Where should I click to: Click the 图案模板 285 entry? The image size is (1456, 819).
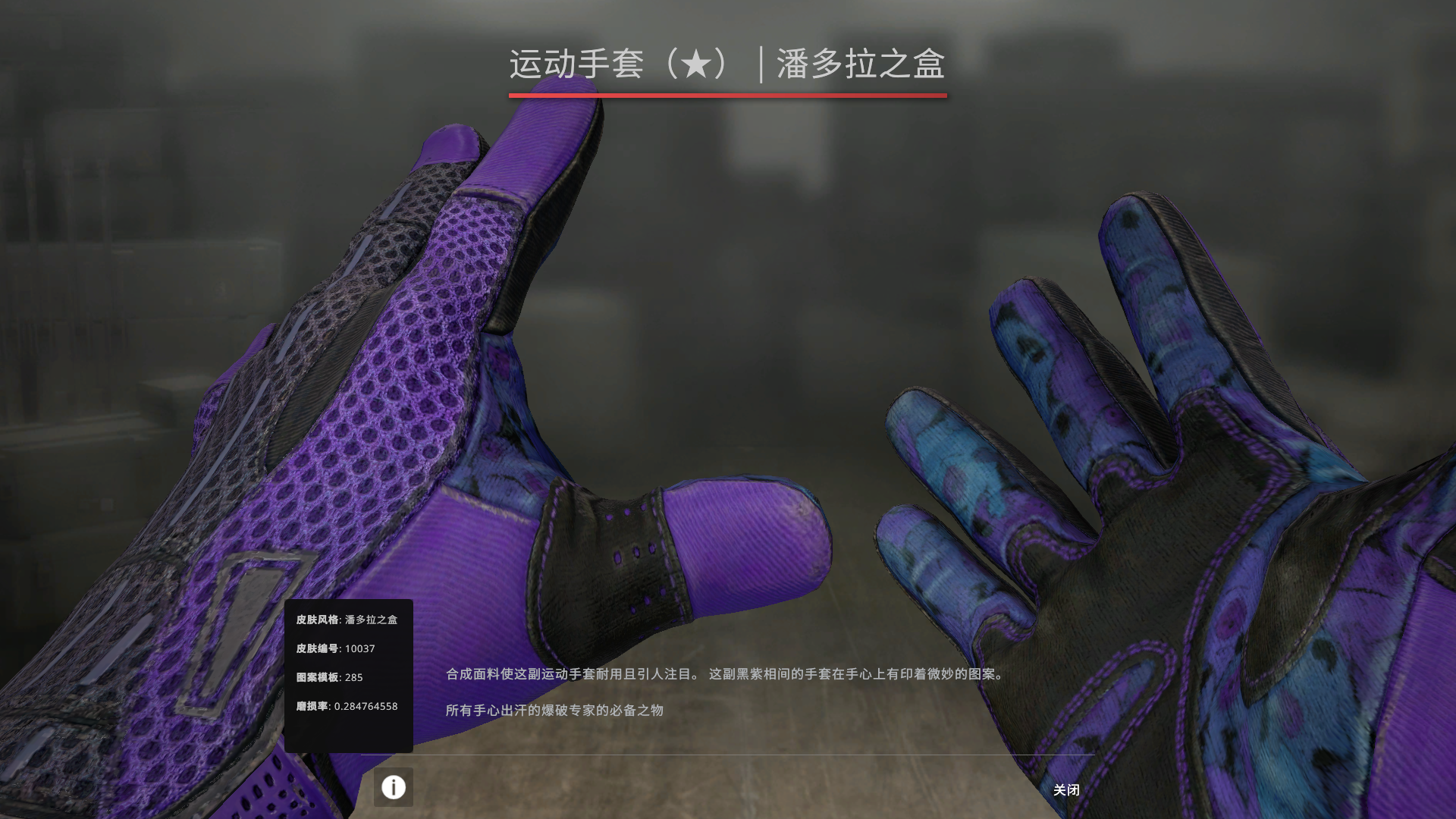click(328, 678)
